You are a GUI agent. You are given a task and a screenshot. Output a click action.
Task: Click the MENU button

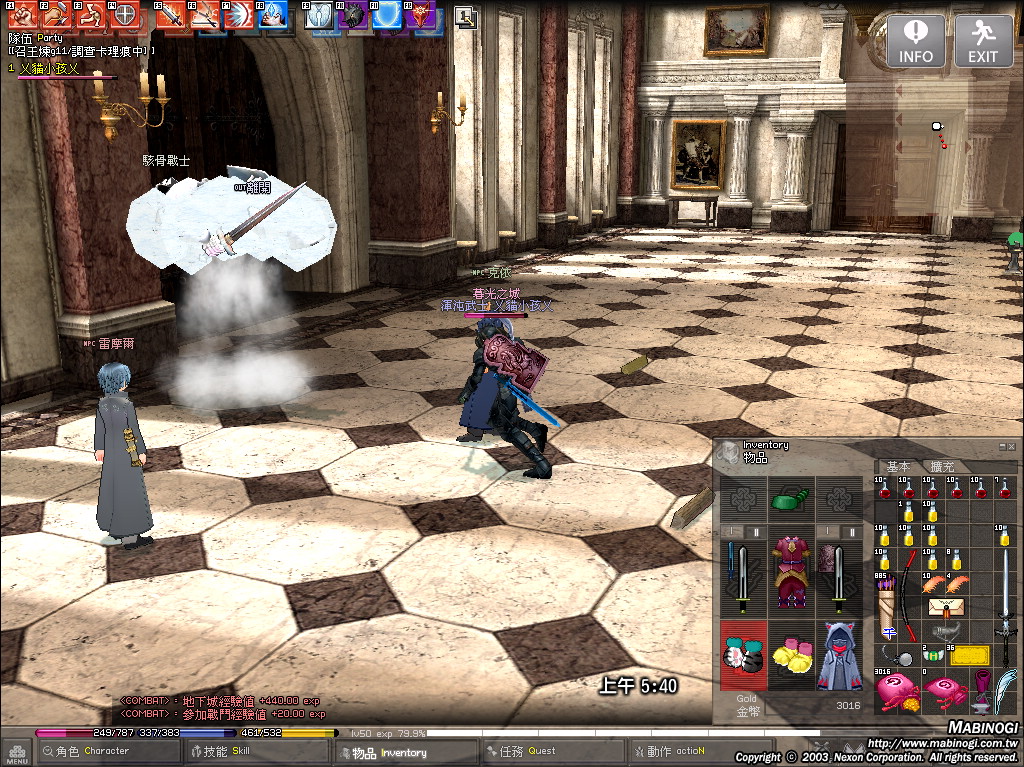tap(16, 751)
